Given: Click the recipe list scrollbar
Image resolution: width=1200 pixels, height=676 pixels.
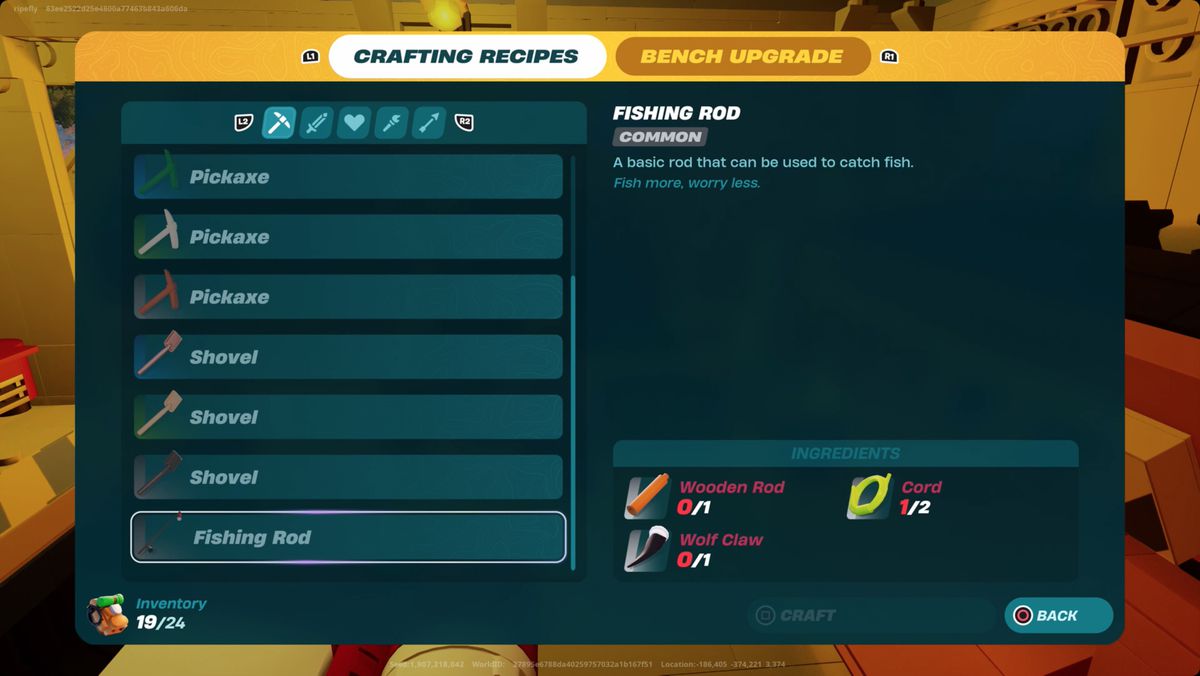Looking at the screenshot, I should pos(573,420).
